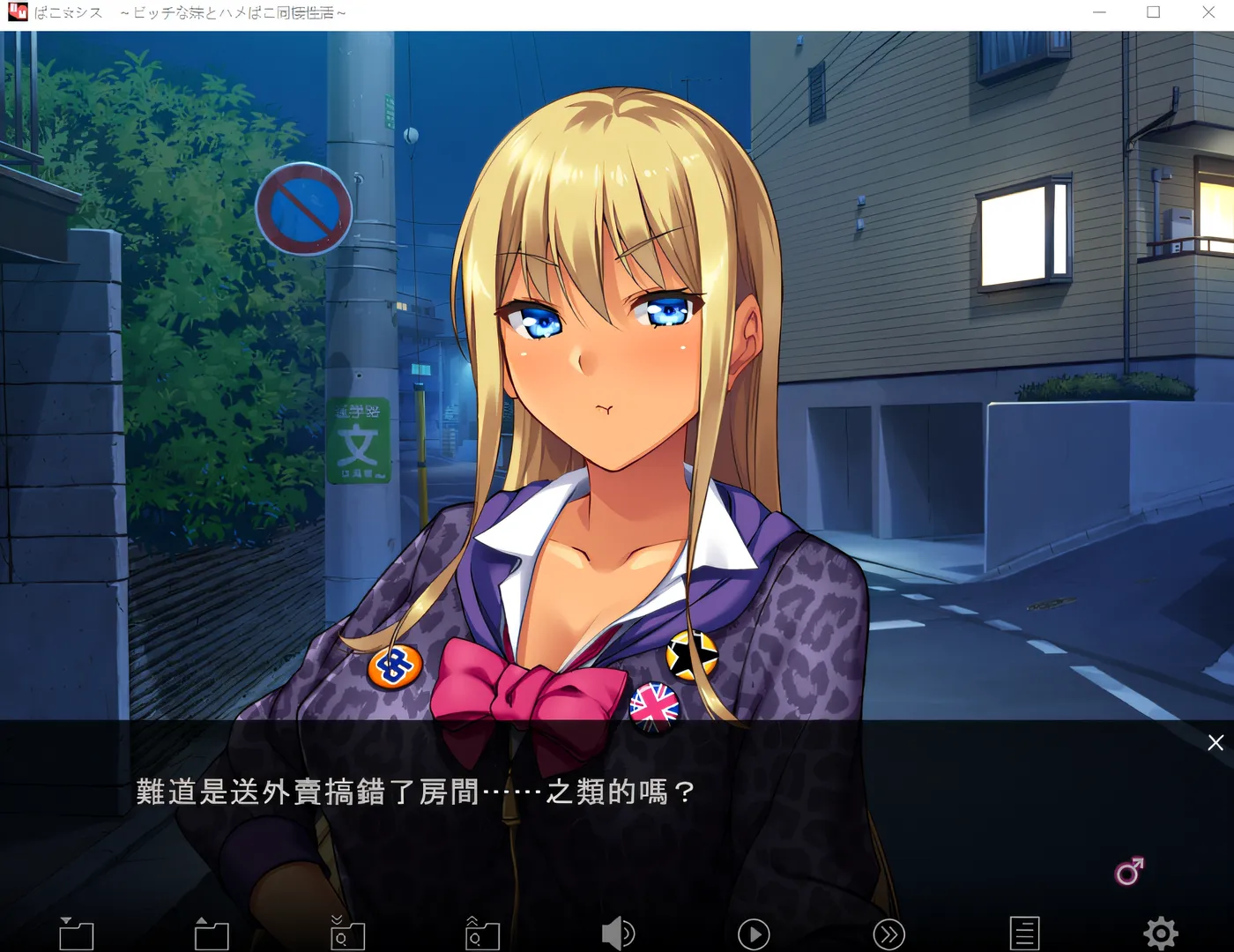Open the message backlog
1234x952 pixels.
tap(1024, 932)
